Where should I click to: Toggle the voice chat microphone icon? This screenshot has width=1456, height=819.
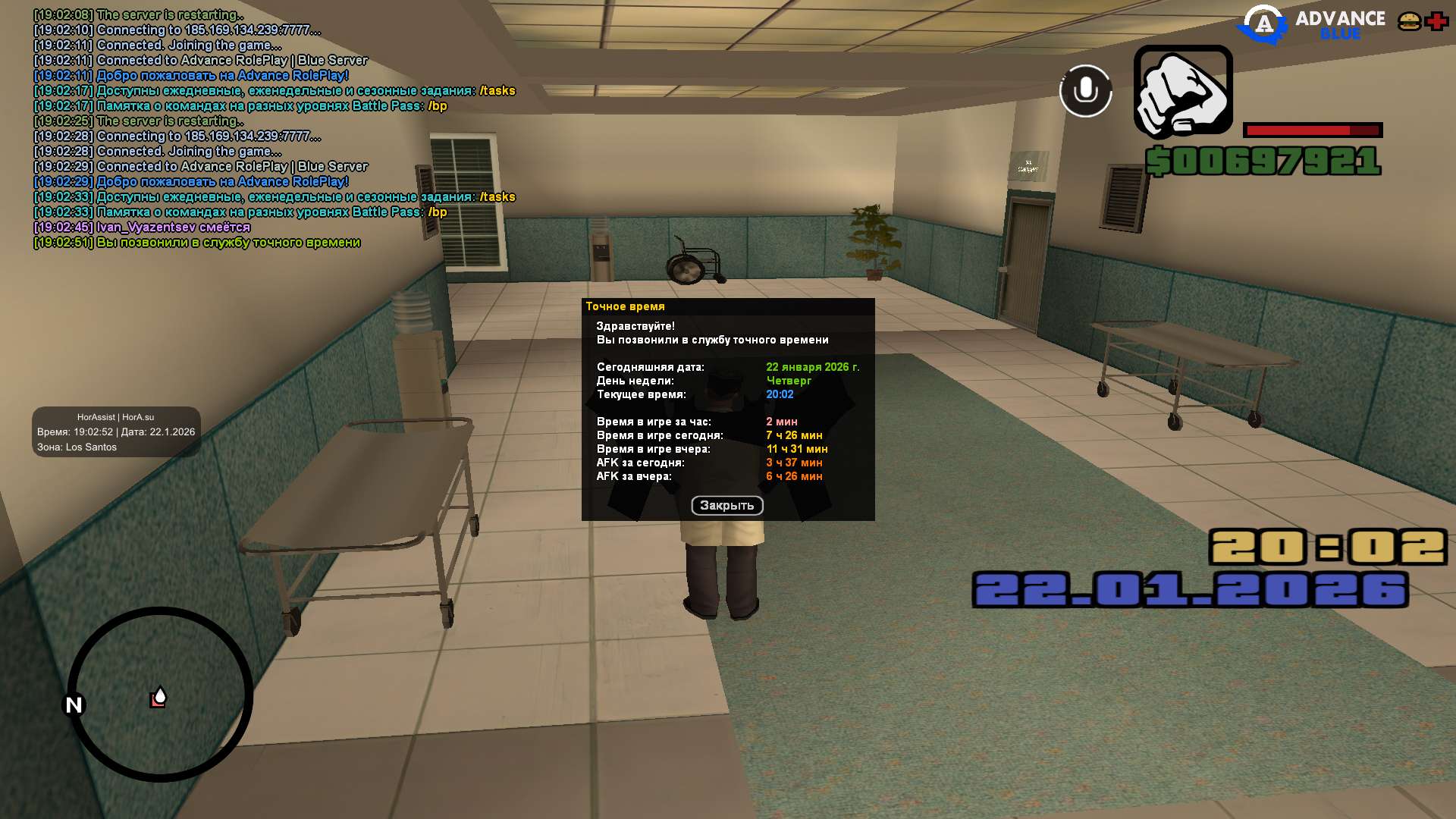pos(1085,91)
